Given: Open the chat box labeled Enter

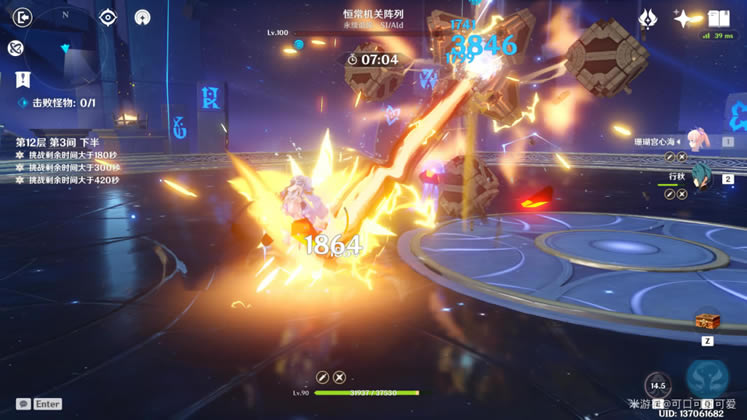Looking at the screenshot, I should click(x=39, y=404).
